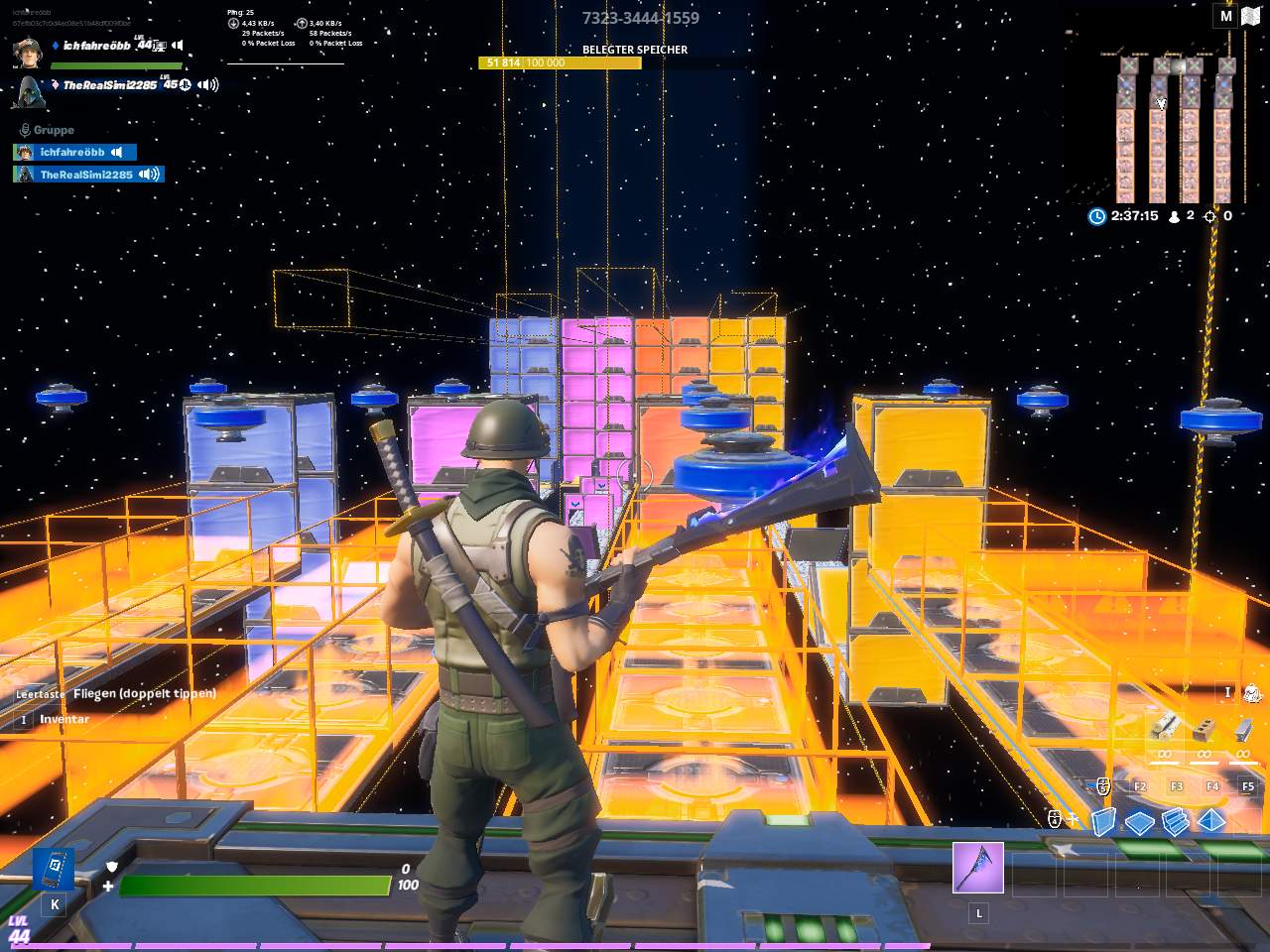Screen dimensions: 1270x952
Task: Select the brick building material
Action: pyautogui.click(x=1204, y=731)
